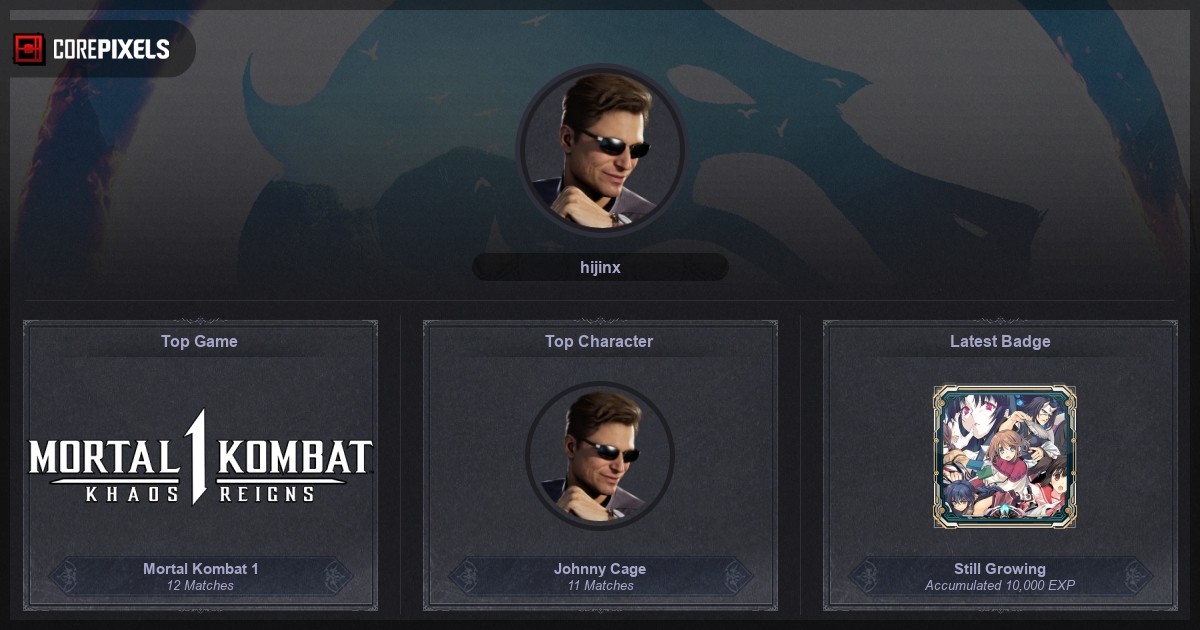
Task: Open the CorePixels logo link
Action: (92, 48)
